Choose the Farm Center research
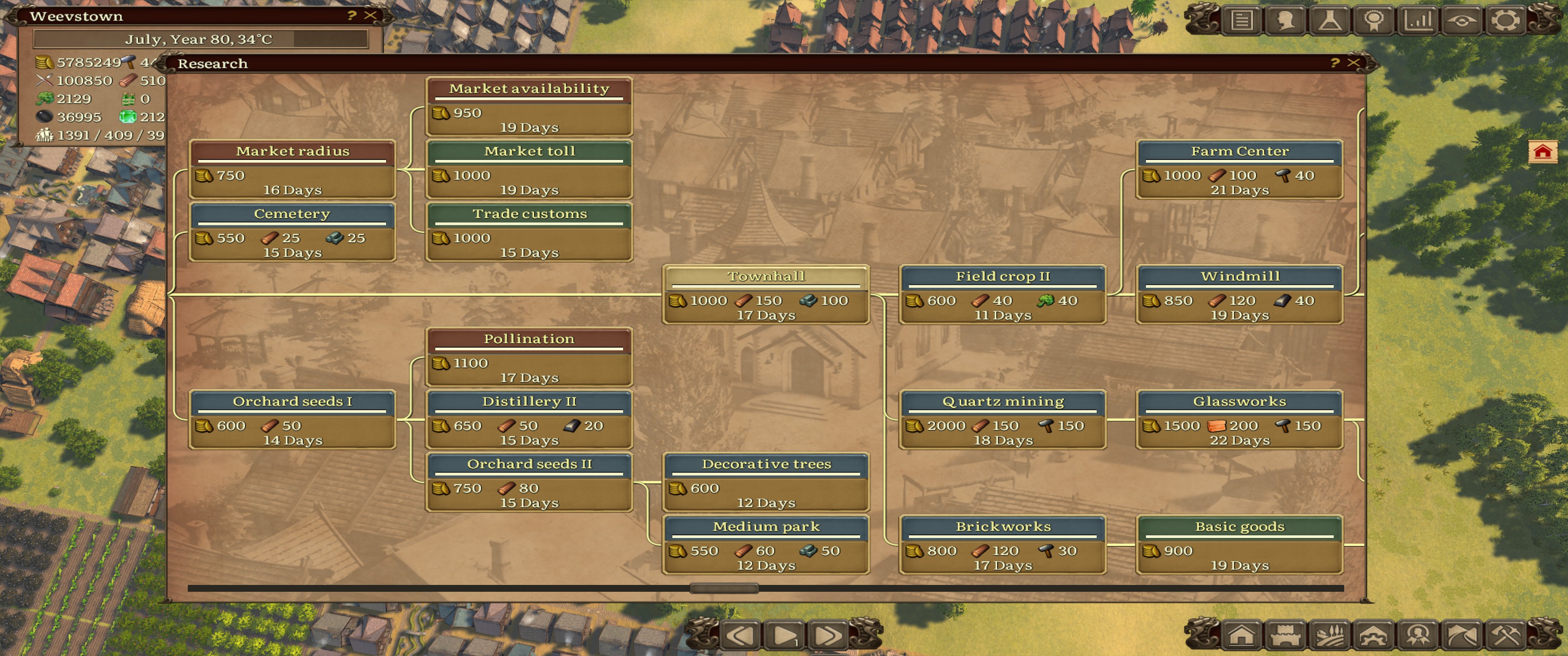This screenshot has width=1568, height=656. (1239, 169)
